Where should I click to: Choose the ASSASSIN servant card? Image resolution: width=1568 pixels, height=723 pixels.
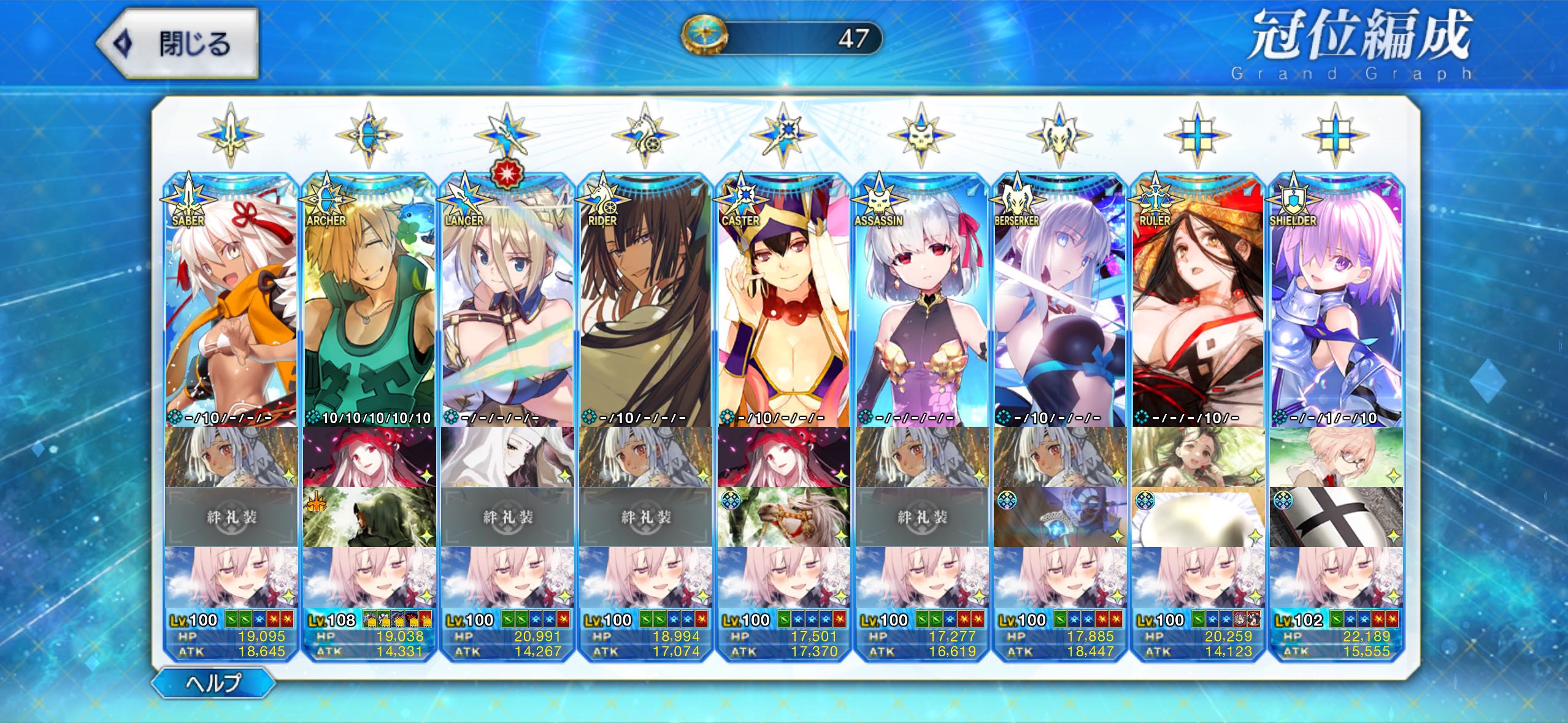921,300
